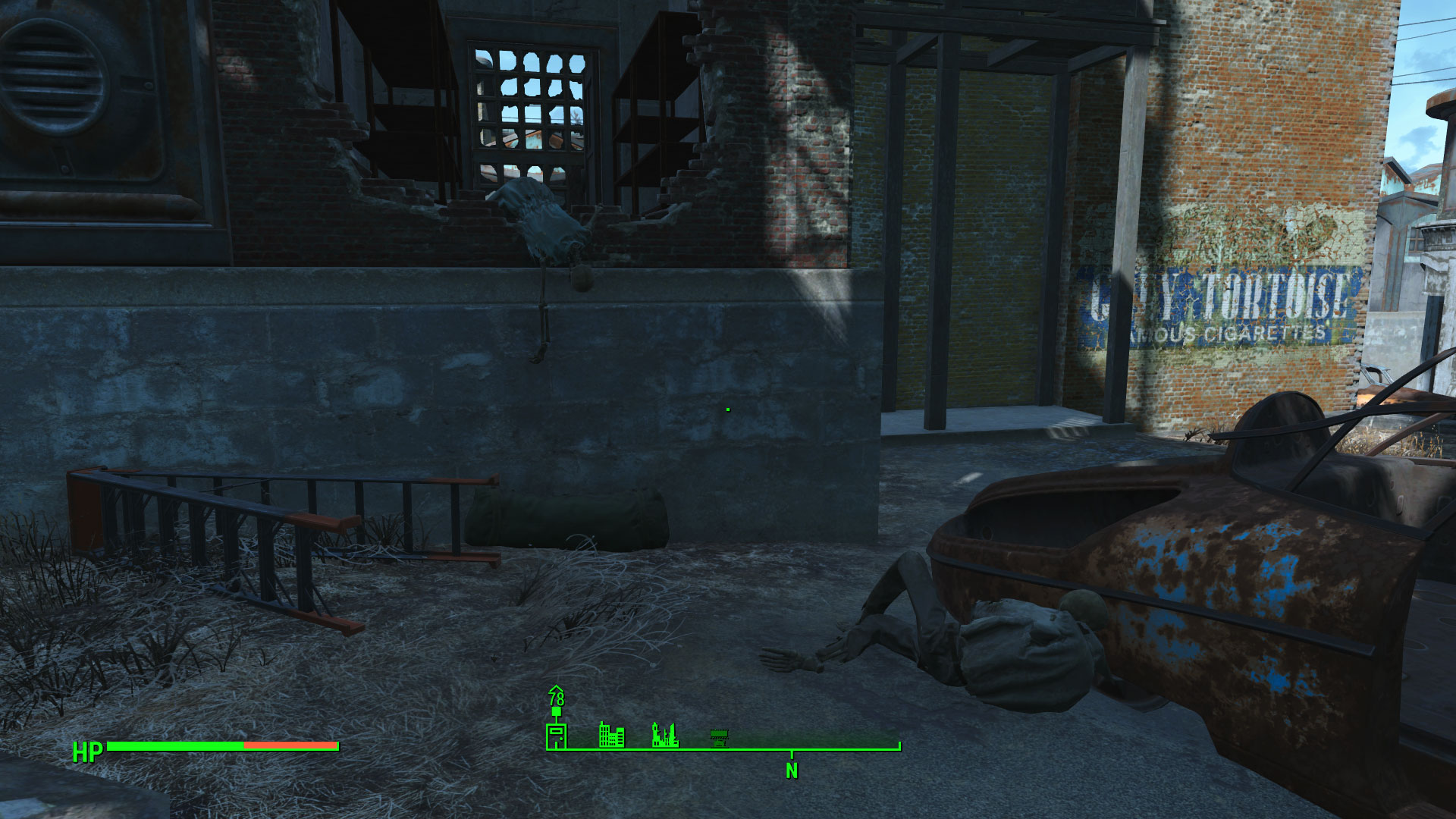Click the square quest marker labeled 78
Viewport: 1456px width, 819px height.
pos(557,711)
